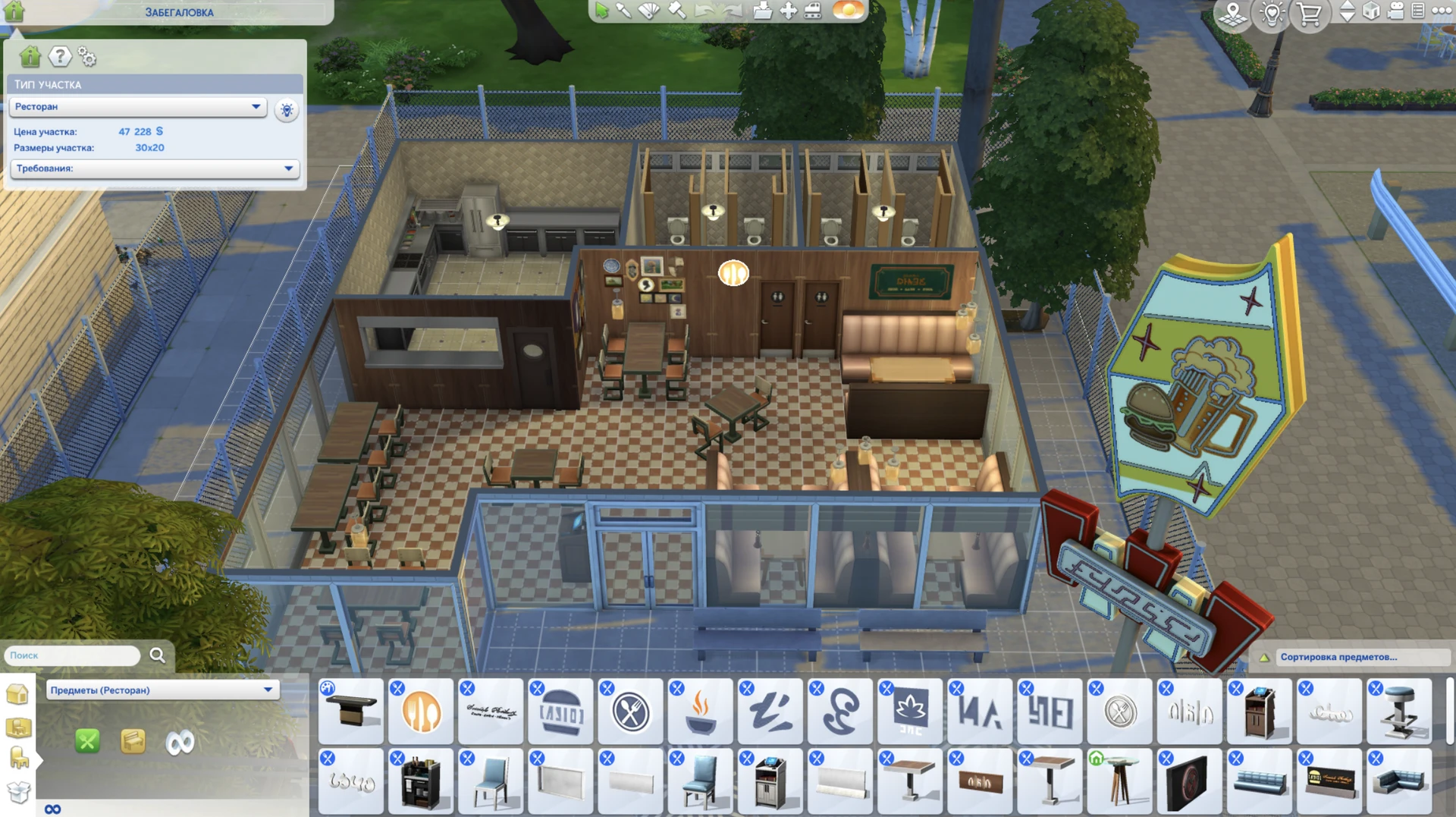The height and width of the screenshot is (817, 1456).
Task: Open Buy Mode via the shopping cart icon
Action: [1310, 15]
